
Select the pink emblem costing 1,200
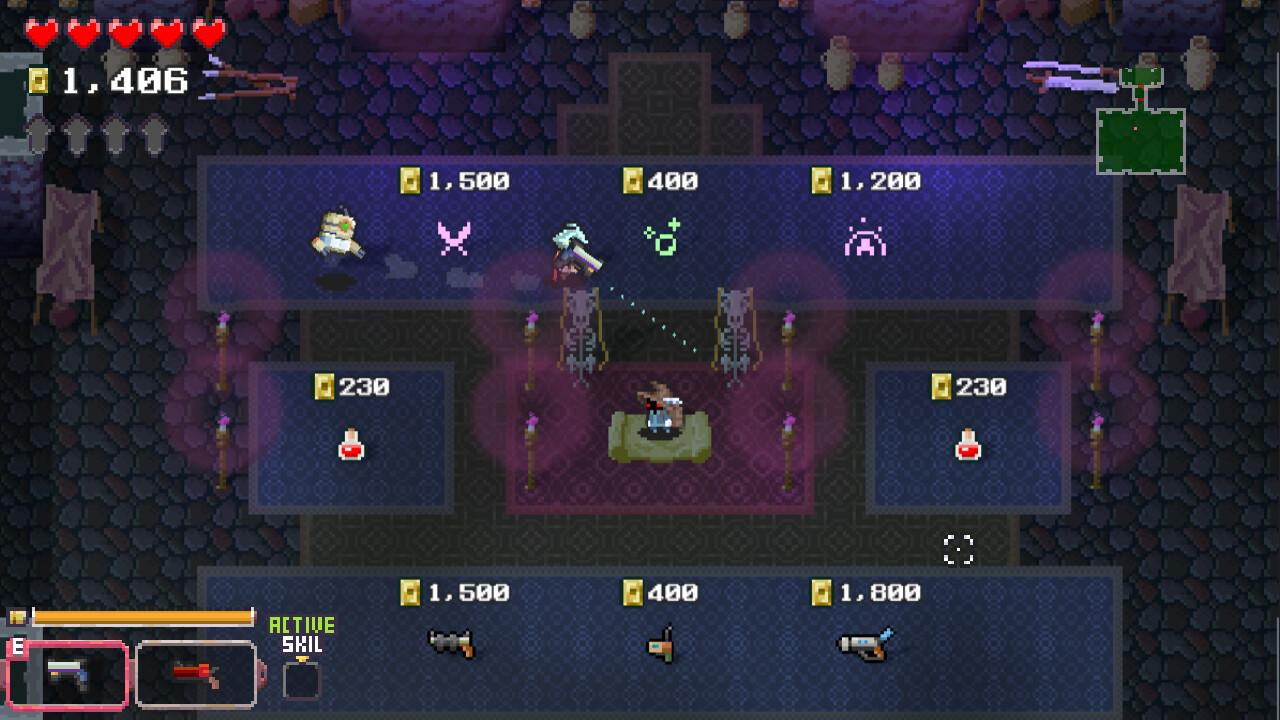click(866, 239)
